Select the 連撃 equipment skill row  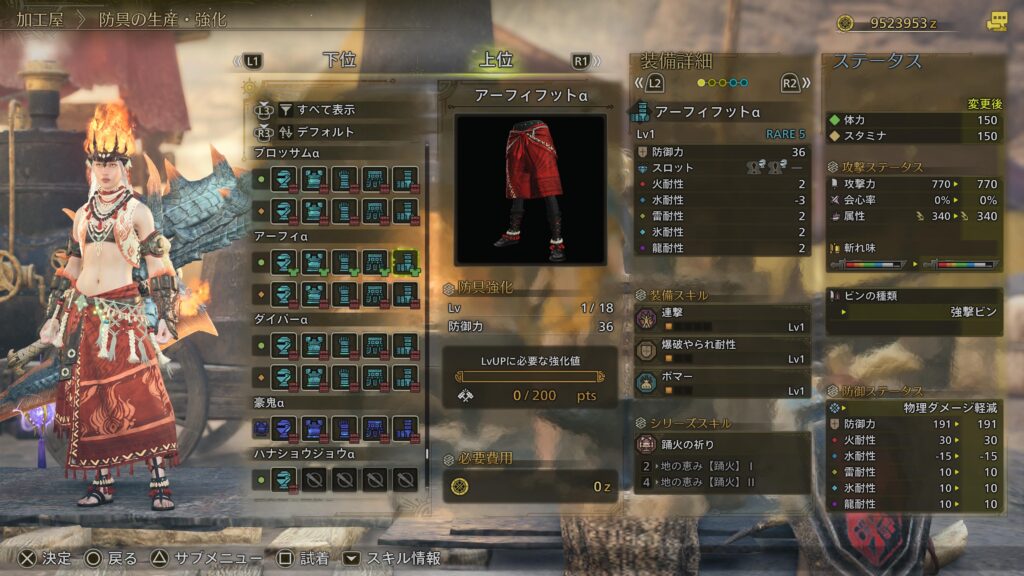(722, 320)
